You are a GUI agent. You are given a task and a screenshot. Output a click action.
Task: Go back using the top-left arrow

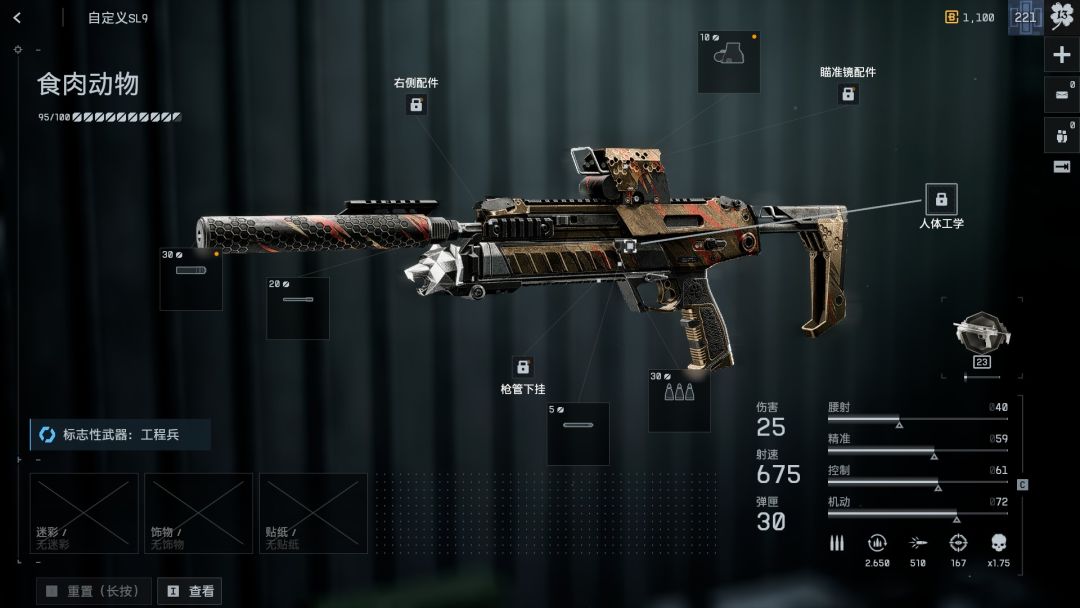(17, 17)
